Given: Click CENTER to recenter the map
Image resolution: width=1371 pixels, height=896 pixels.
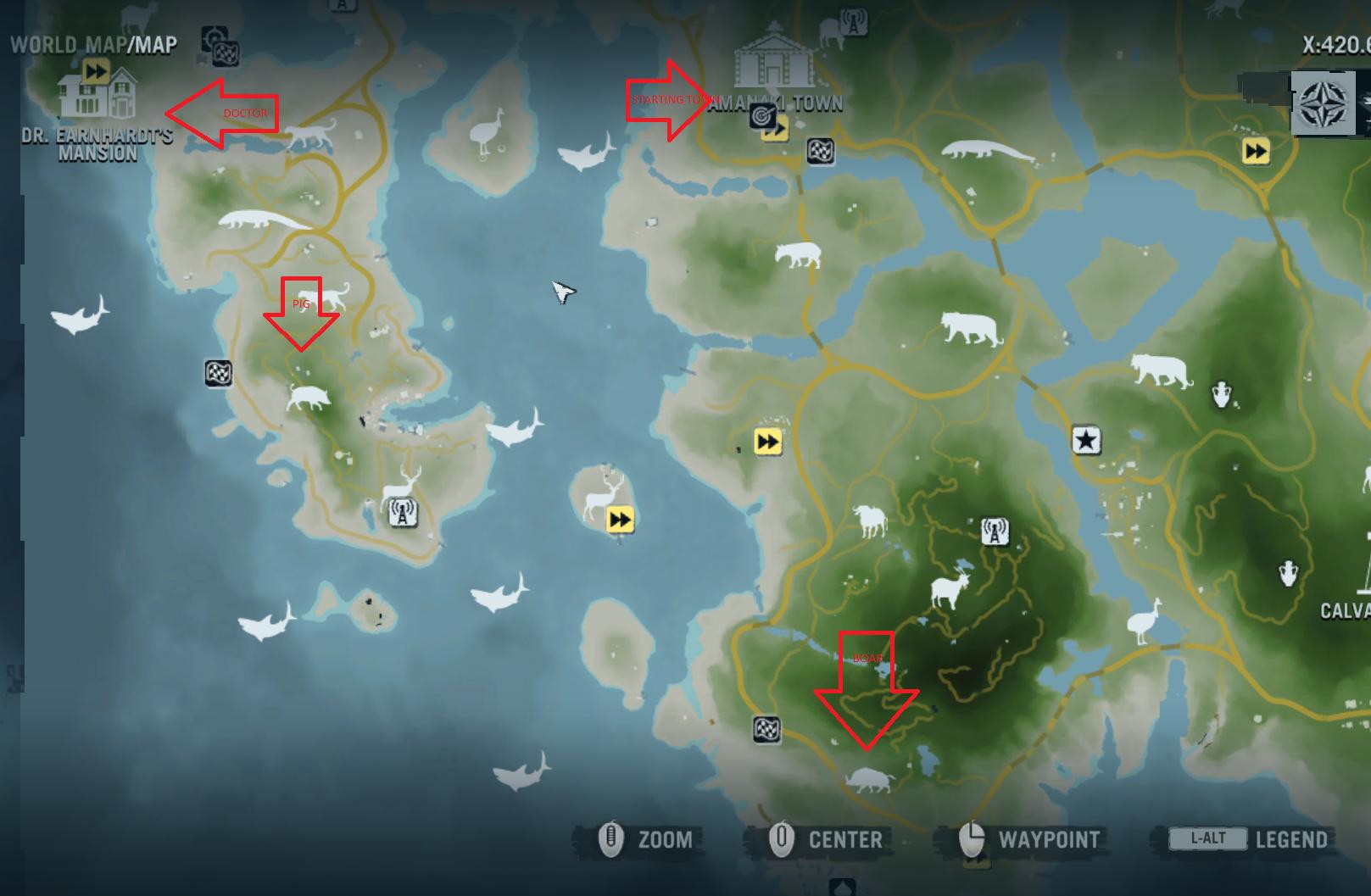Looking at the screenshot, I should tap(844, 840).
